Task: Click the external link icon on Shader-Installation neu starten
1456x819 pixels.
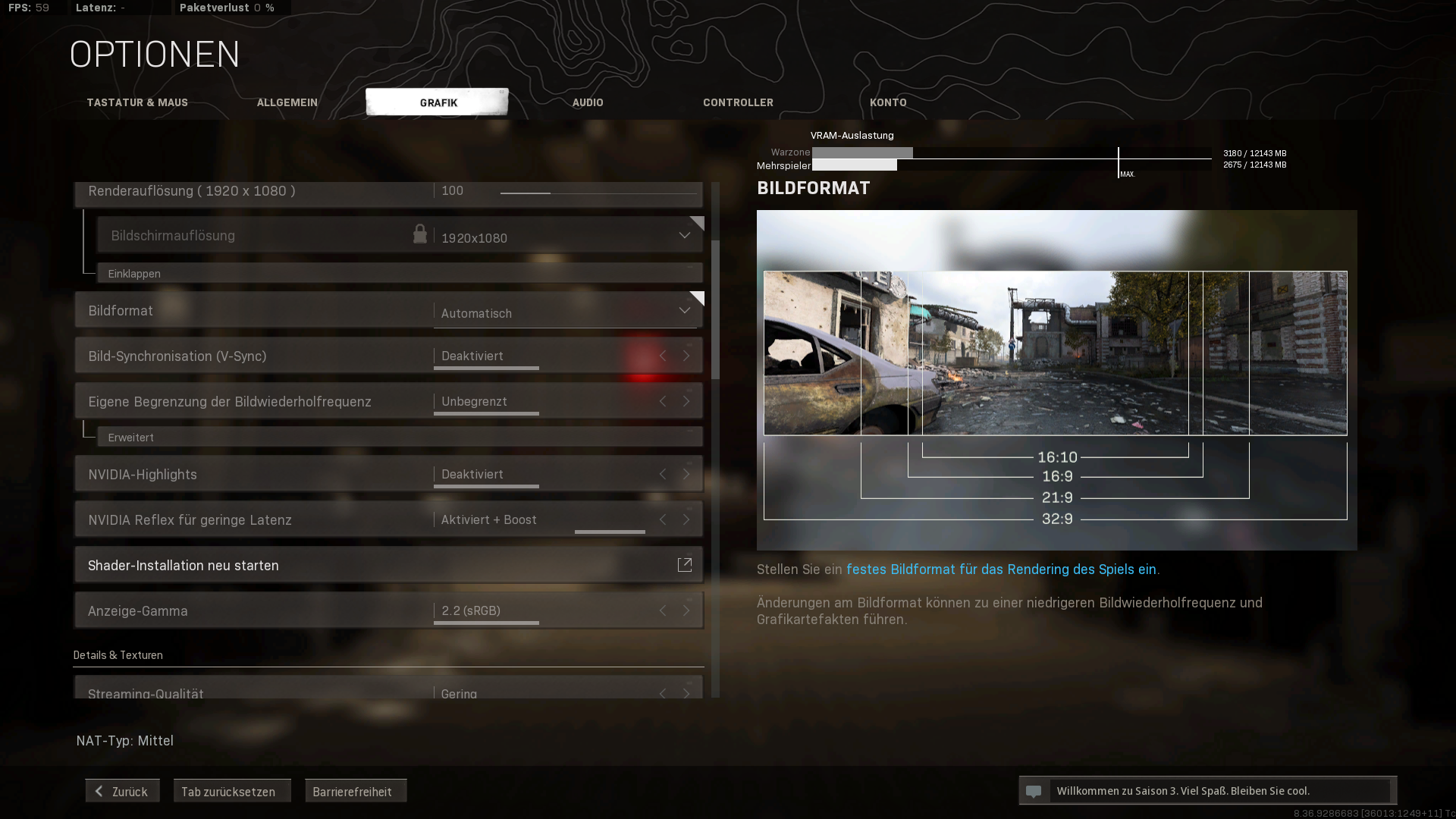Action: click(685, 564)
